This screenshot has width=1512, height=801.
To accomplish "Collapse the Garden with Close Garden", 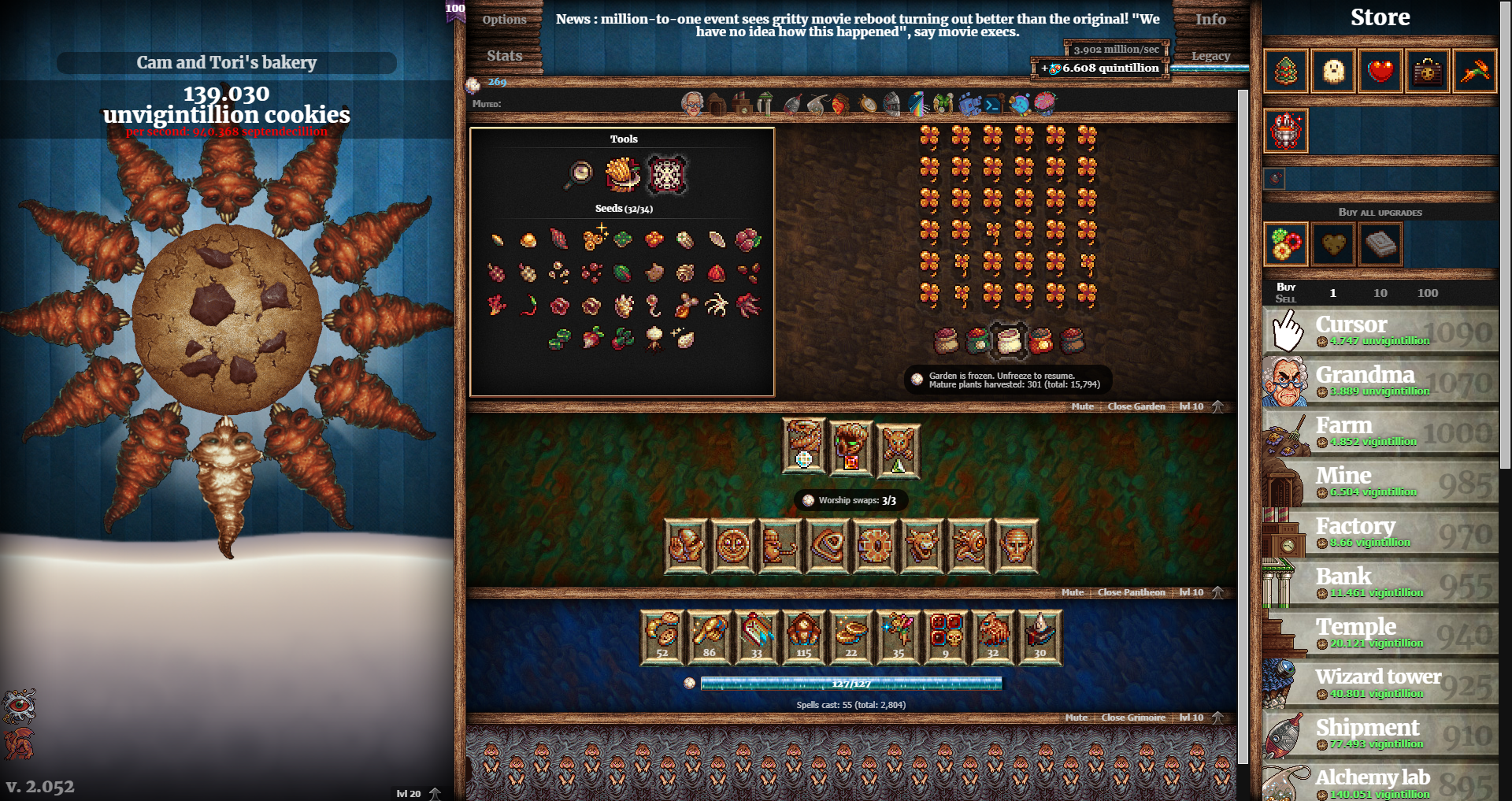I will 1136,406.
